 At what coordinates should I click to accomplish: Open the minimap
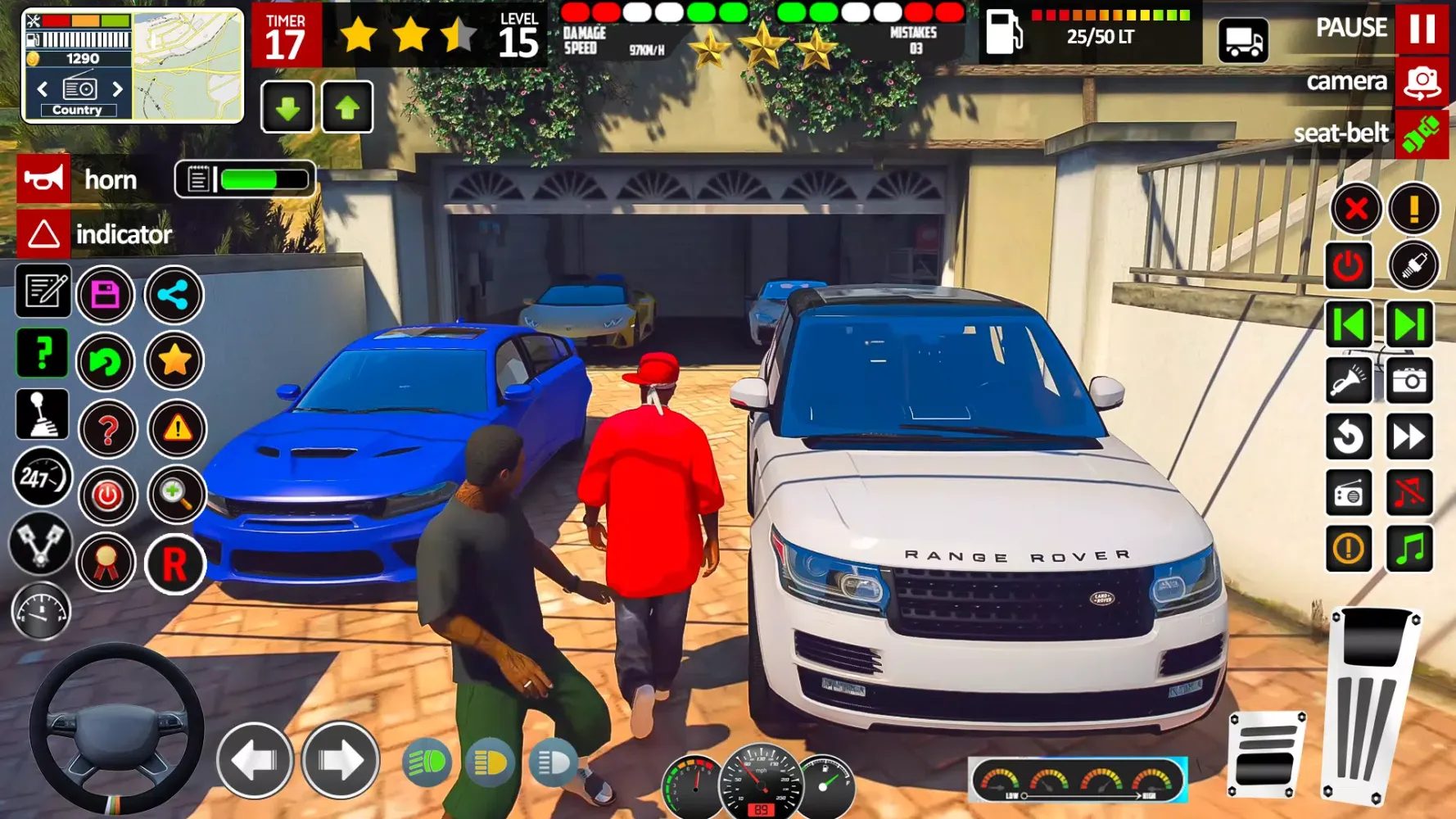188,66
